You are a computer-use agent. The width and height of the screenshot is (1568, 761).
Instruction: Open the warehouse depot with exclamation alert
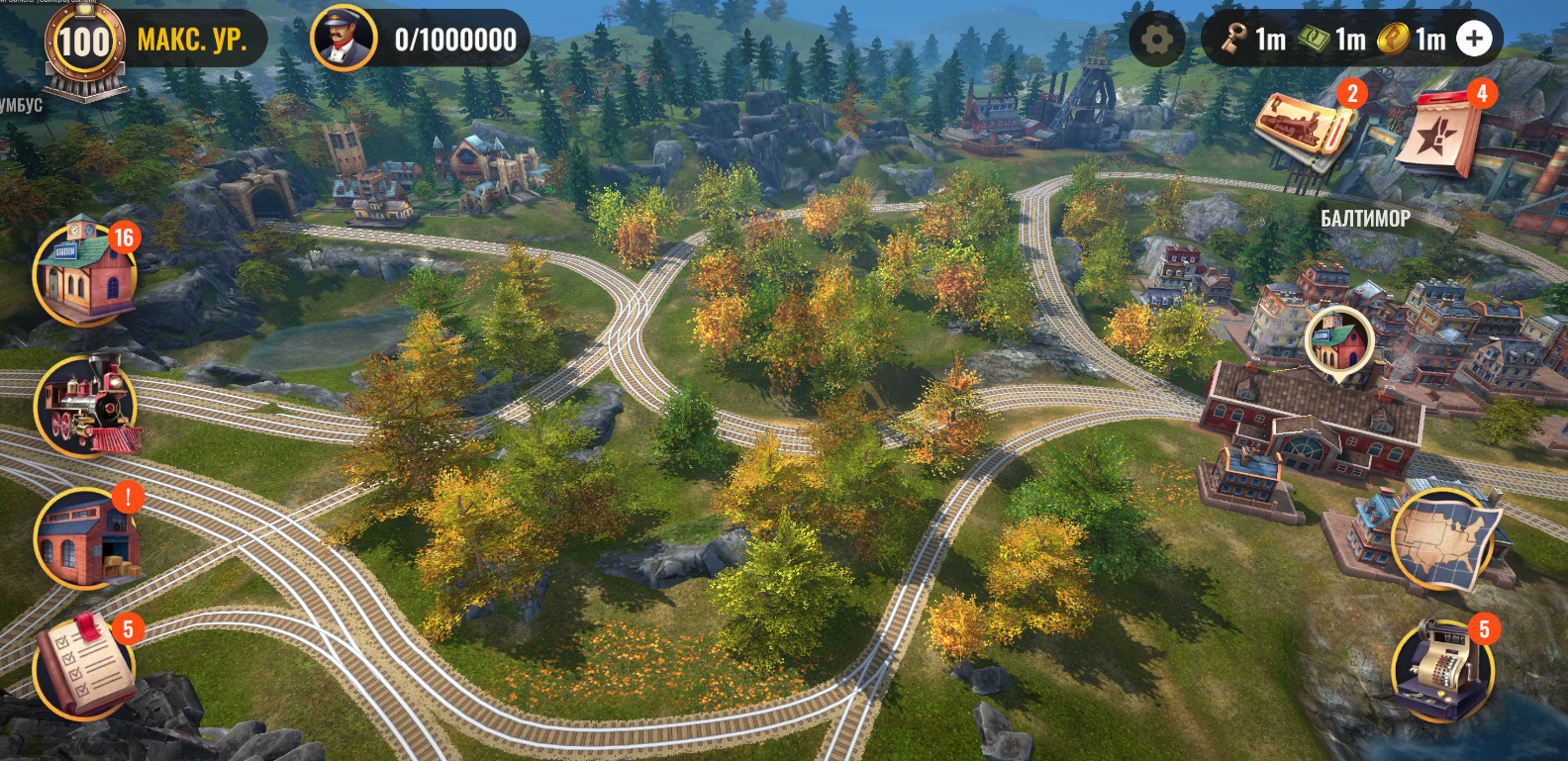(x=84, y=538)
